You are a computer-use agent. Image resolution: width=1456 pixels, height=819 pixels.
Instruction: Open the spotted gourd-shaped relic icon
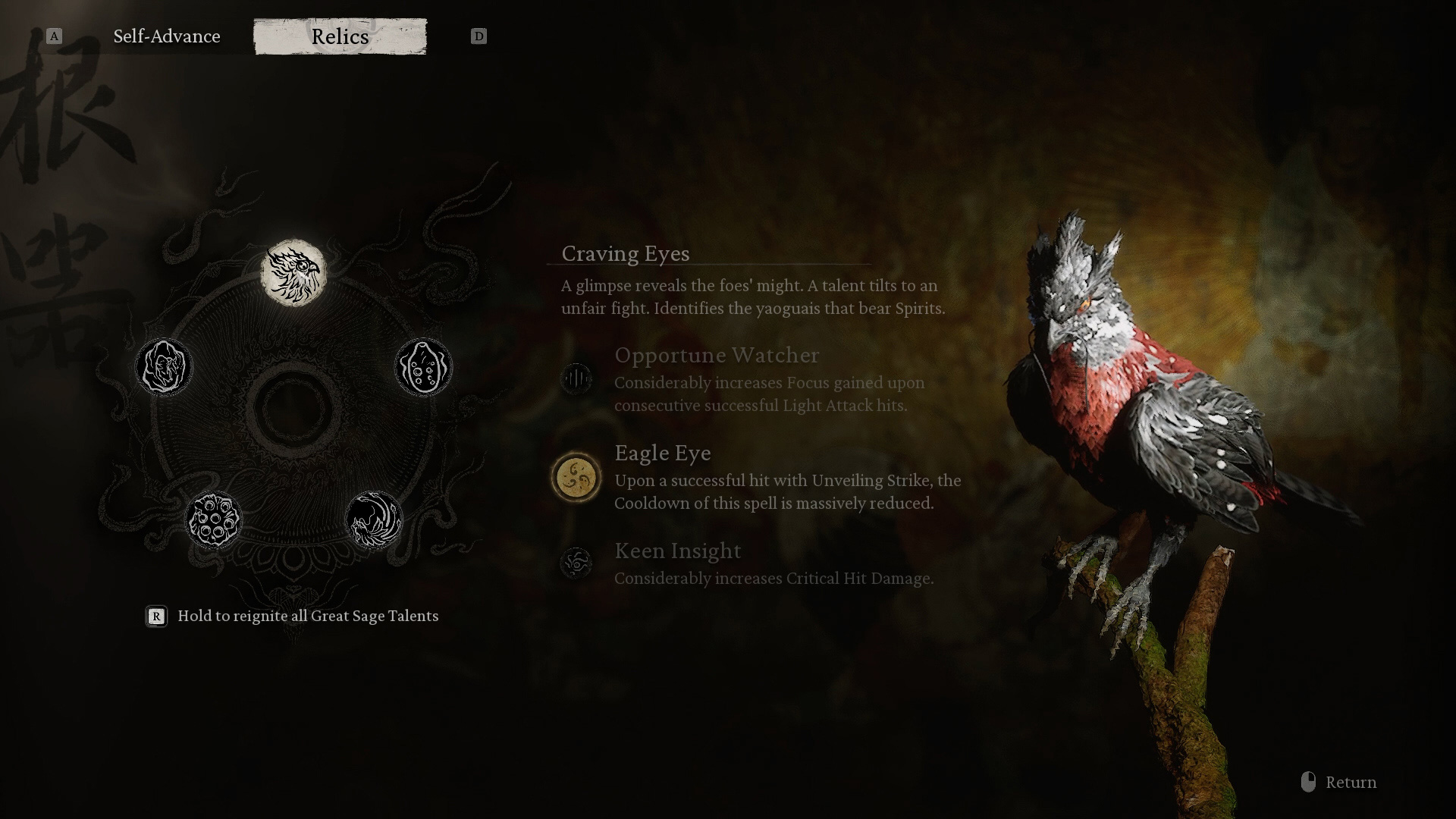[x=423, y=367]
